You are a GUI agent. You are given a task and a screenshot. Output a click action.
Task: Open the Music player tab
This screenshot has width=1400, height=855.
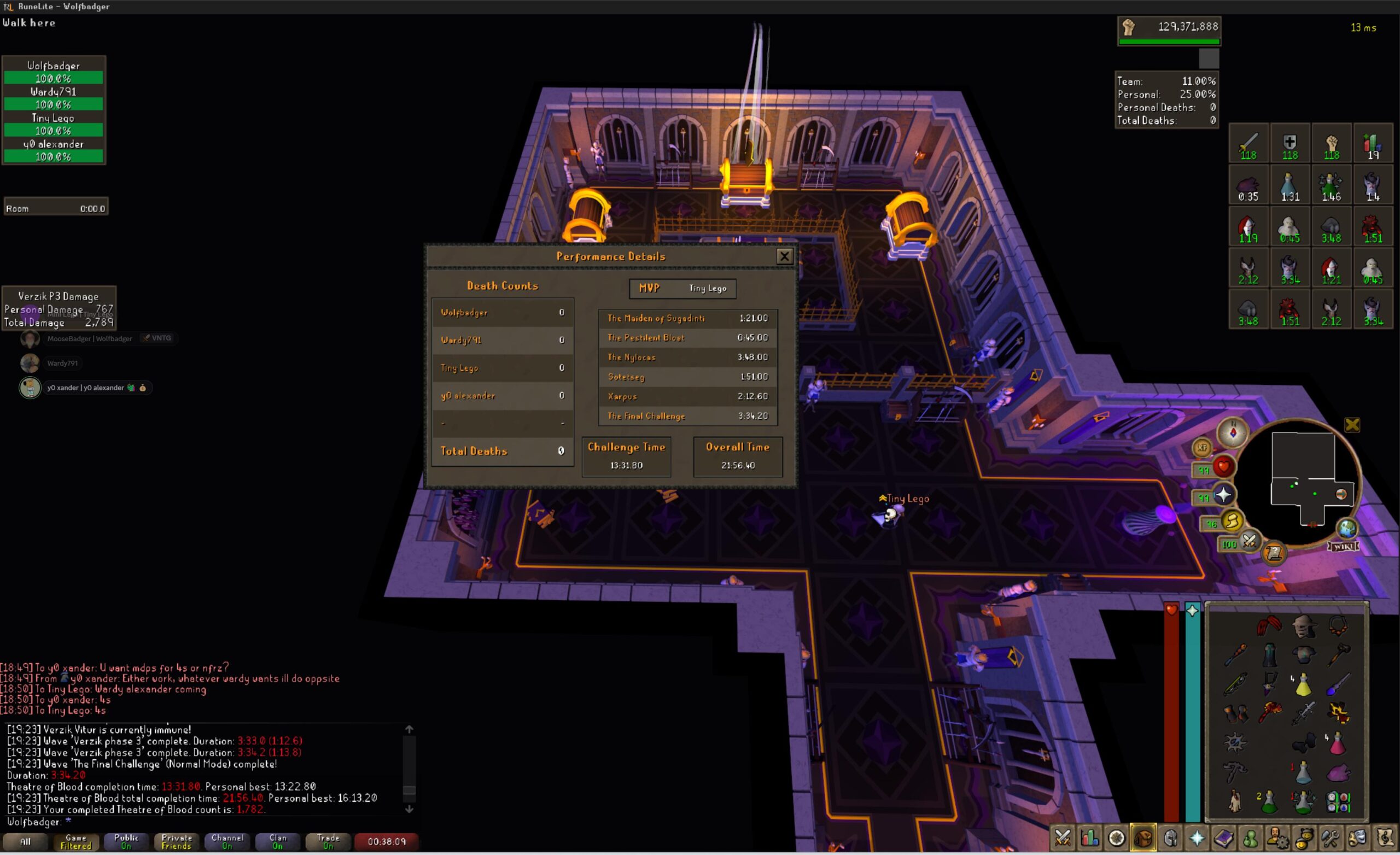1385,838
